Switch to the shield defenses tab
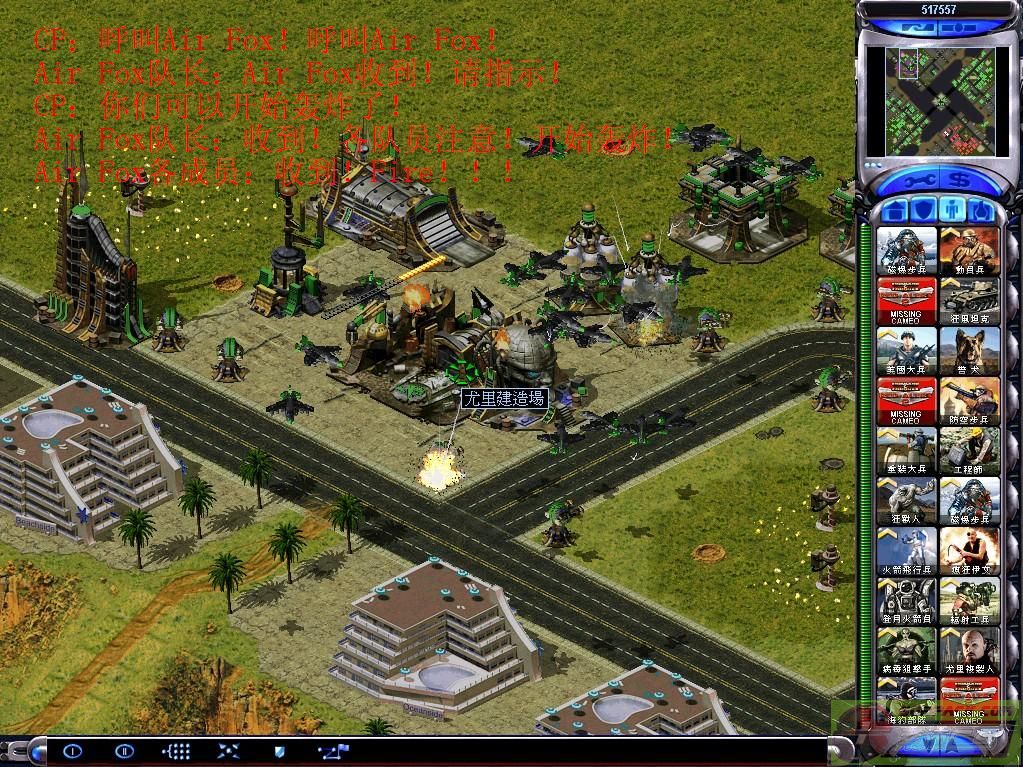The image size is (1023, 767). [924, 211]
